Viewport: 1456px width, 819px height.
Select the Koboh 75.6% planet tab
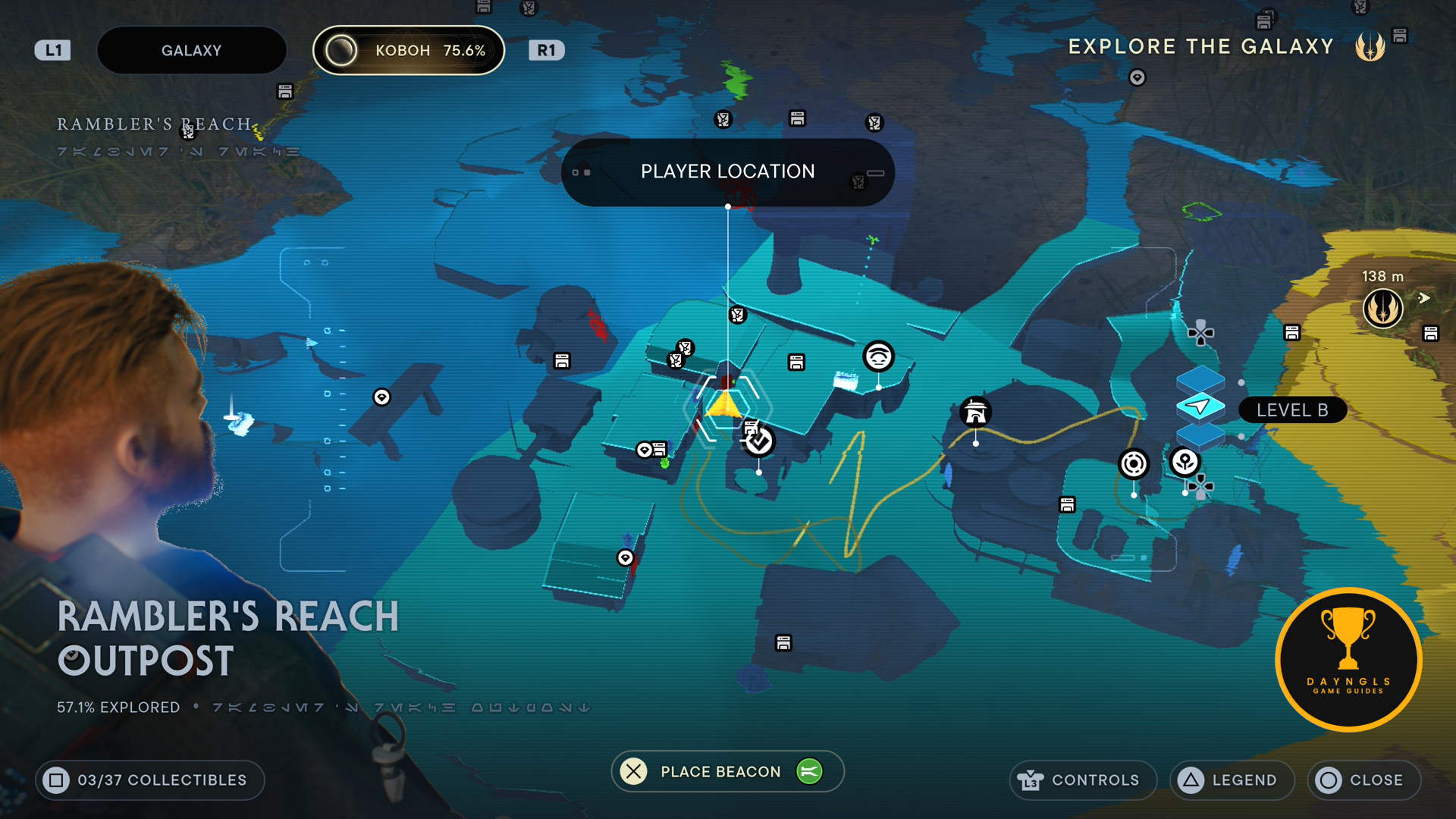tap(409, 51)
